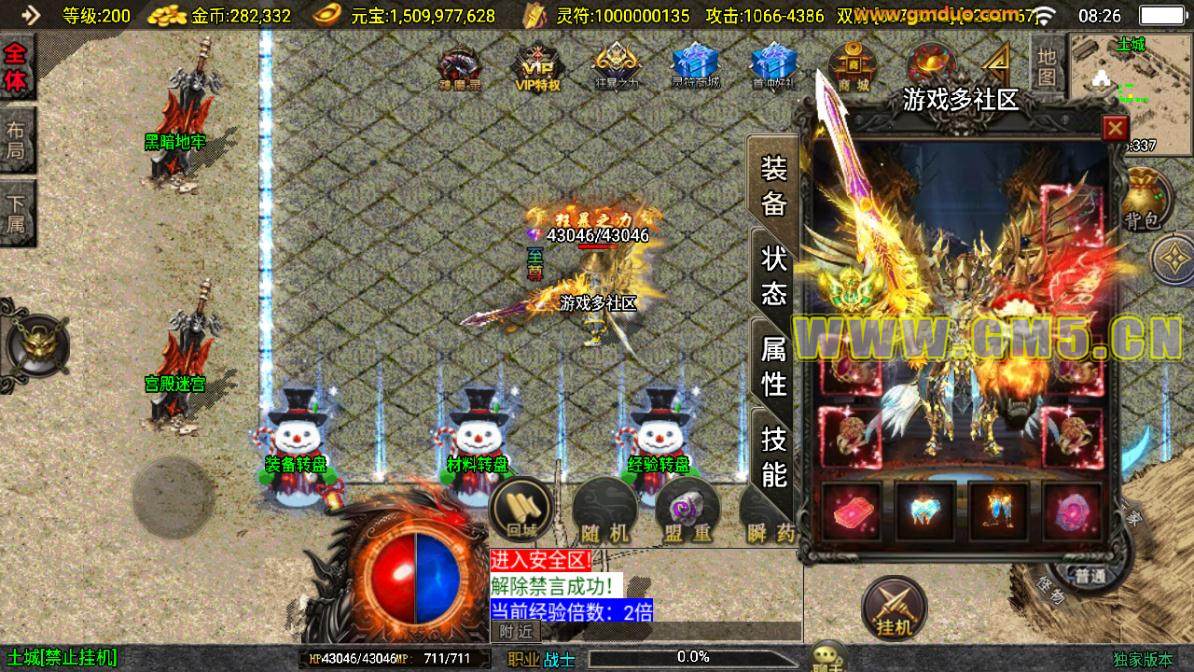Switch chat to the 附近 nearby channel
The width and height of the screenshot is (1194, 672).
click(515, 631)
